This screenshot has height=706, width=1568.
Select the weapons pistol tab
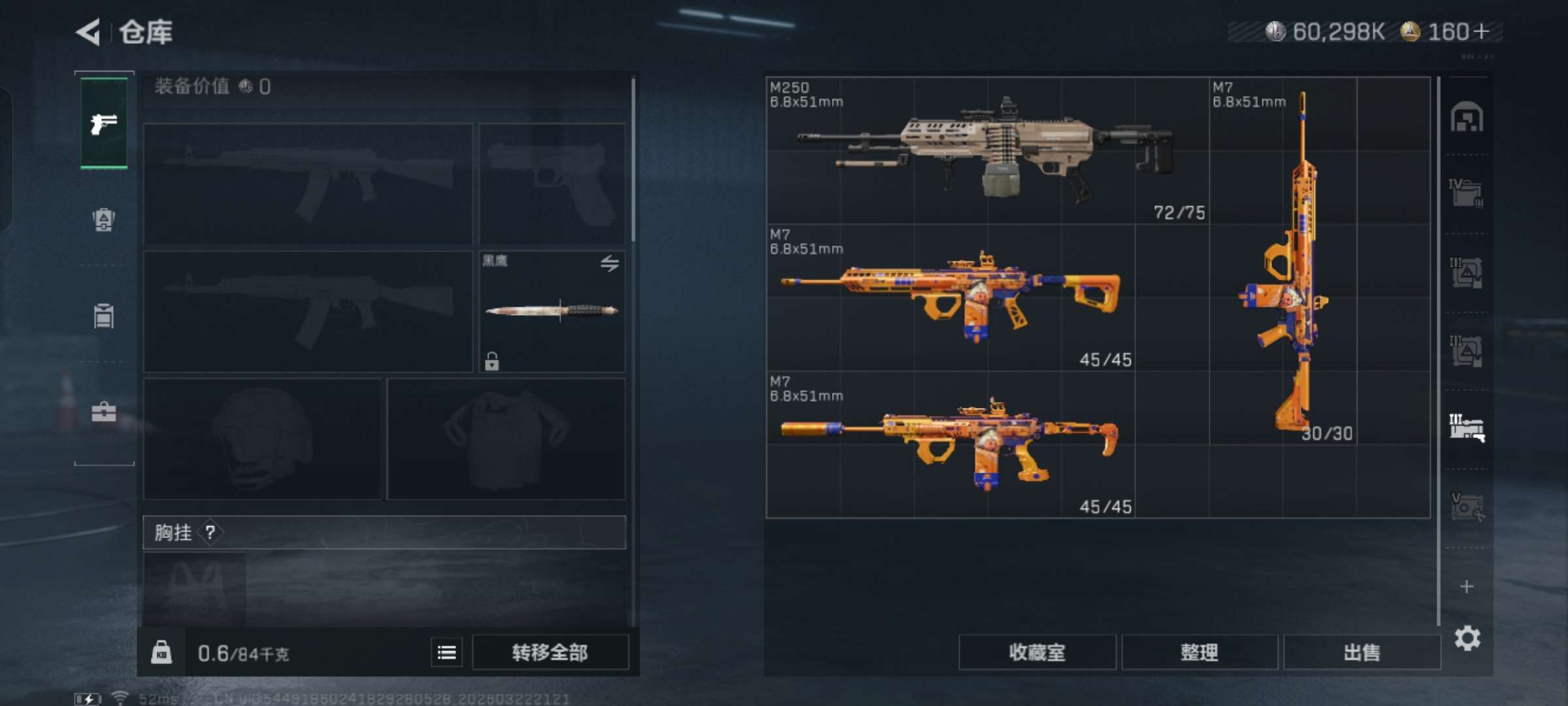pyautogui.click(x=104, y=124)
